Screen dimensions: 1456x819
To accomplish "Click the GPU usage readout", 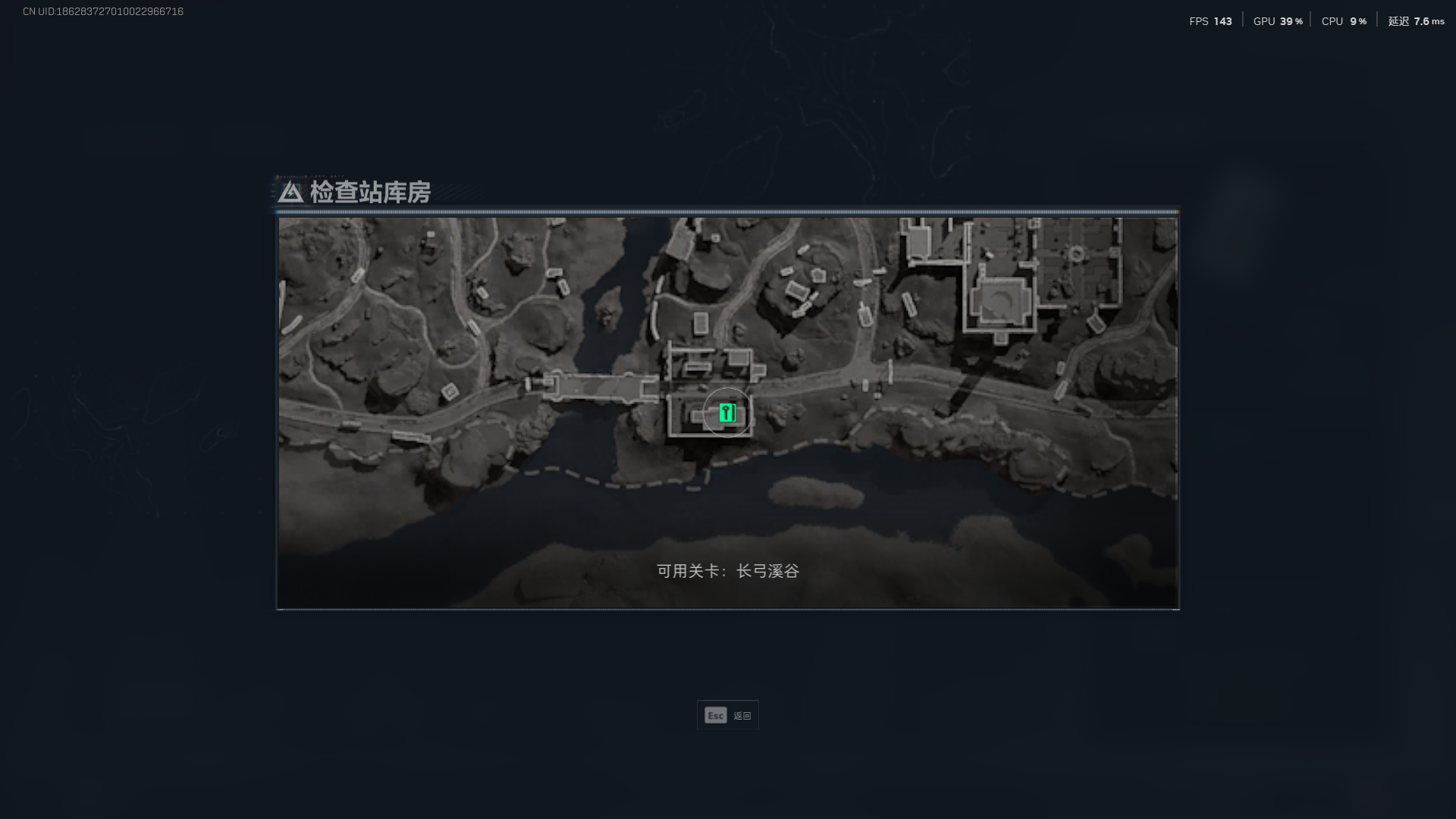I will click(x=1278, y=22).
